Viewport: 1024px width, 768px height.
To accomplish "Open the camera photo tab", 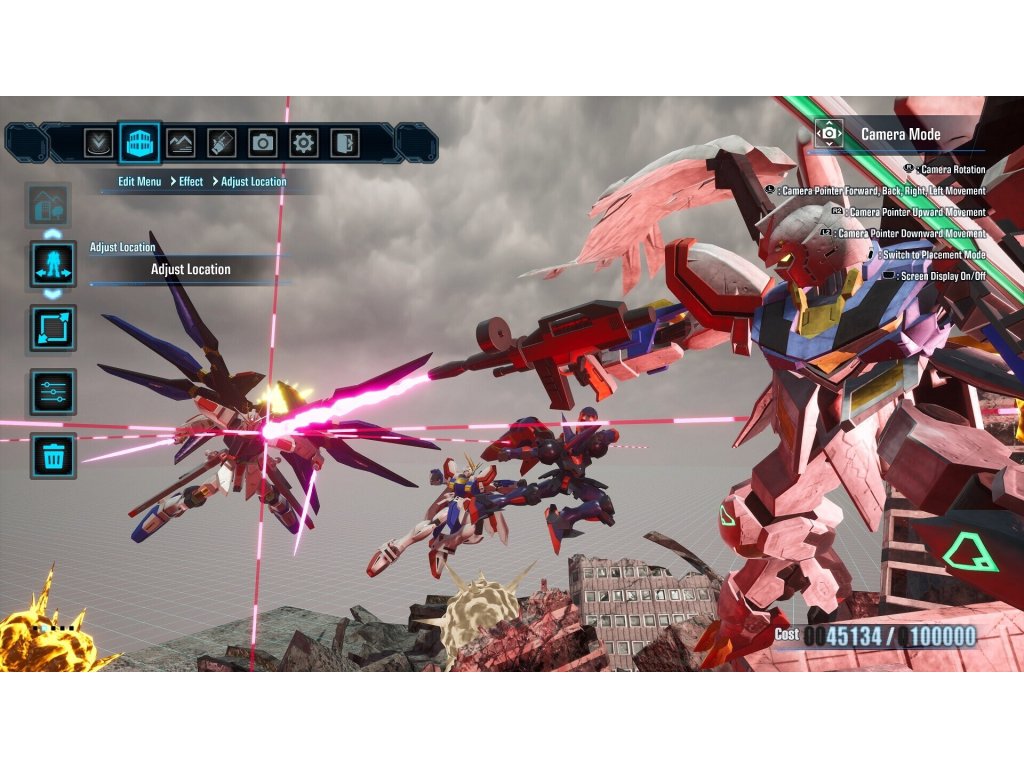I will (262, 143).
